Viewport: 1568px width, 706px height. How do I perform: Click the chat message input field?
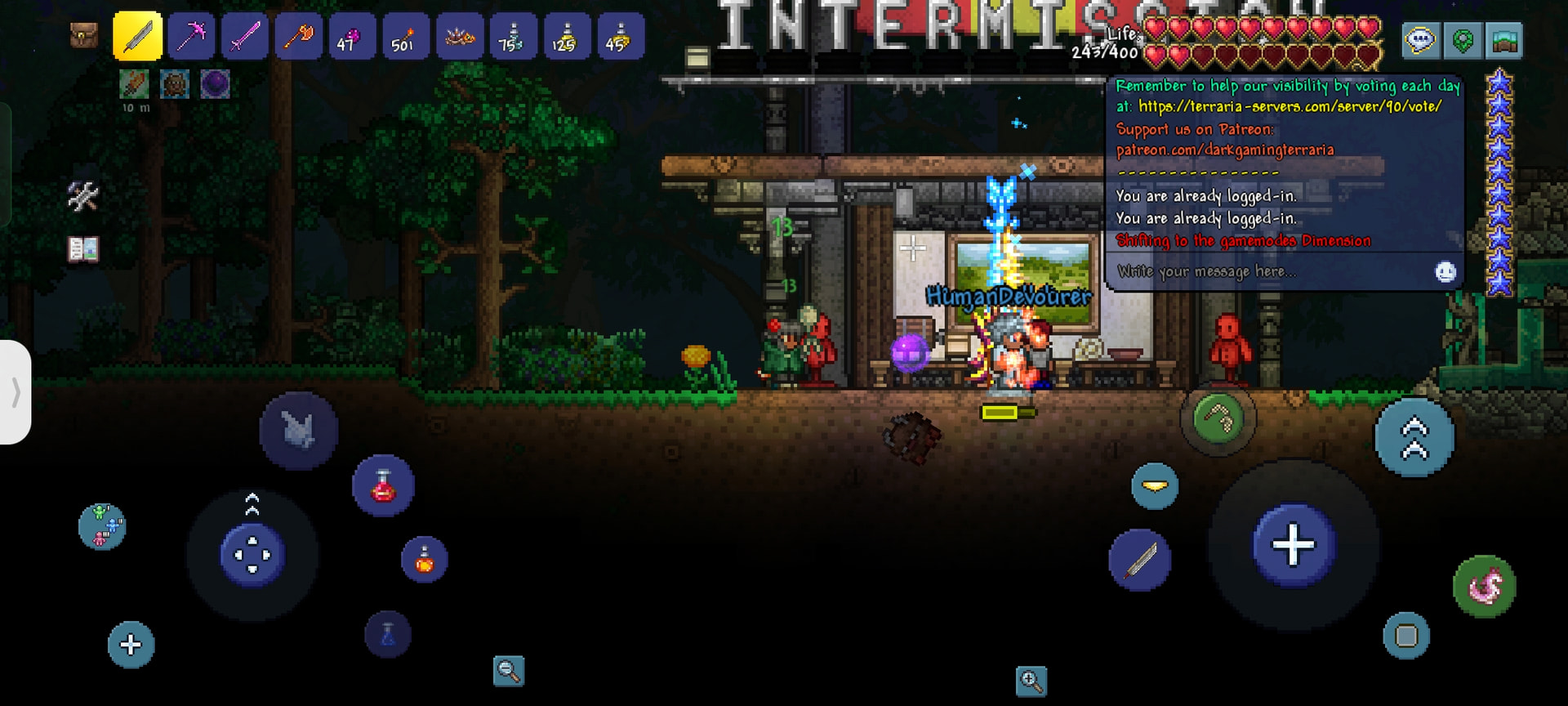[x=1267, y=271]
